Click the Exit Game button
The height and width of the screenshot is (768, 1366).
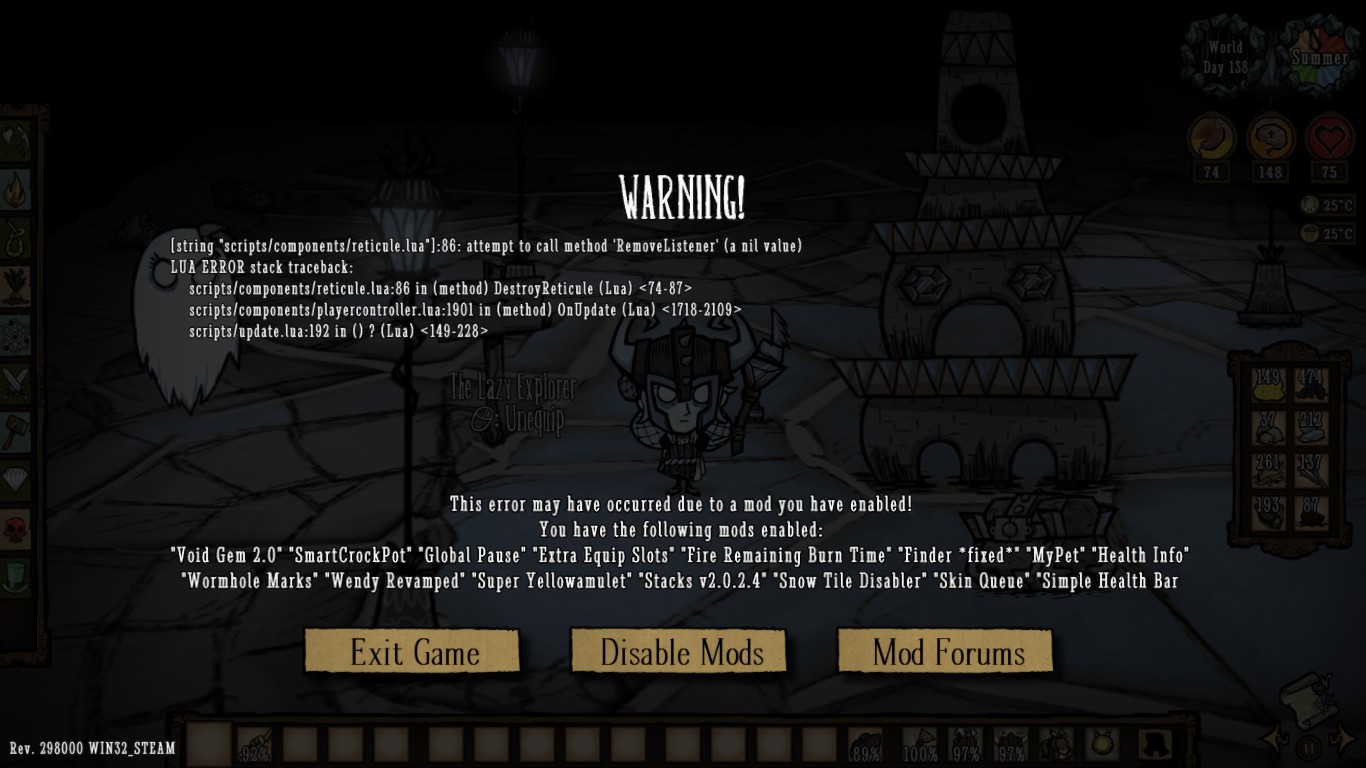[412, 651]
